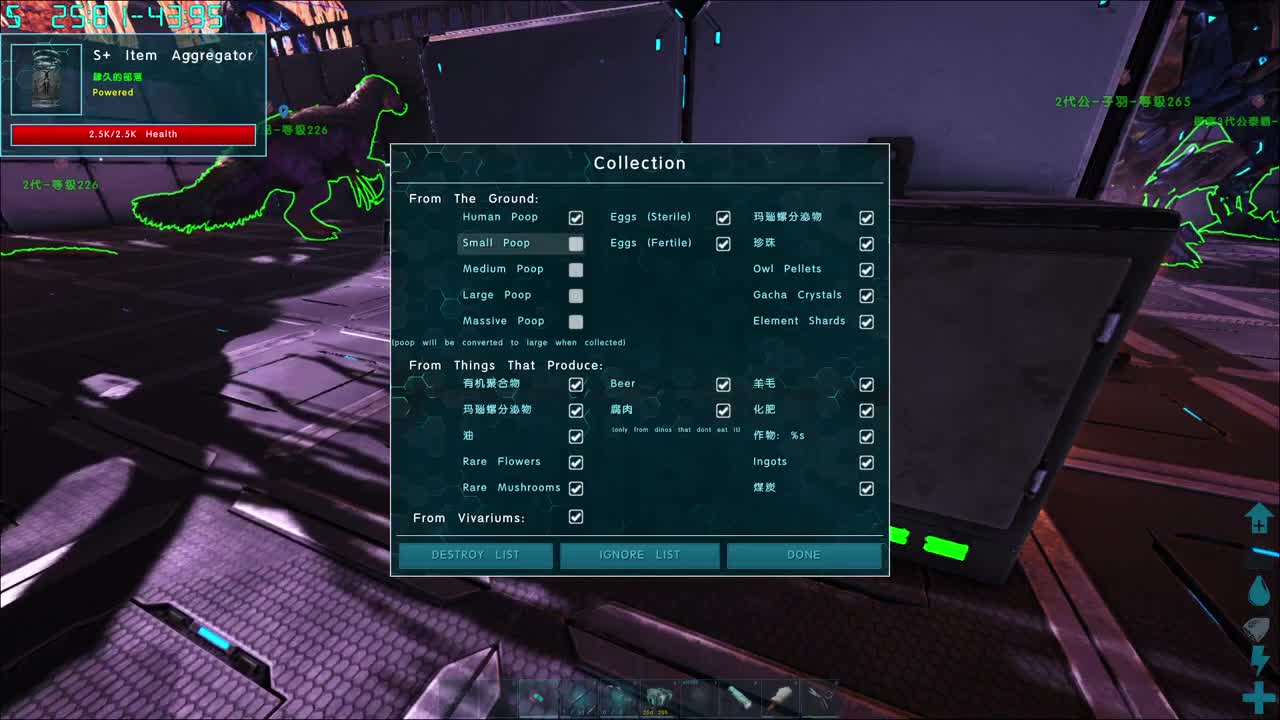Confirm with the Done button

pos(804,555)
